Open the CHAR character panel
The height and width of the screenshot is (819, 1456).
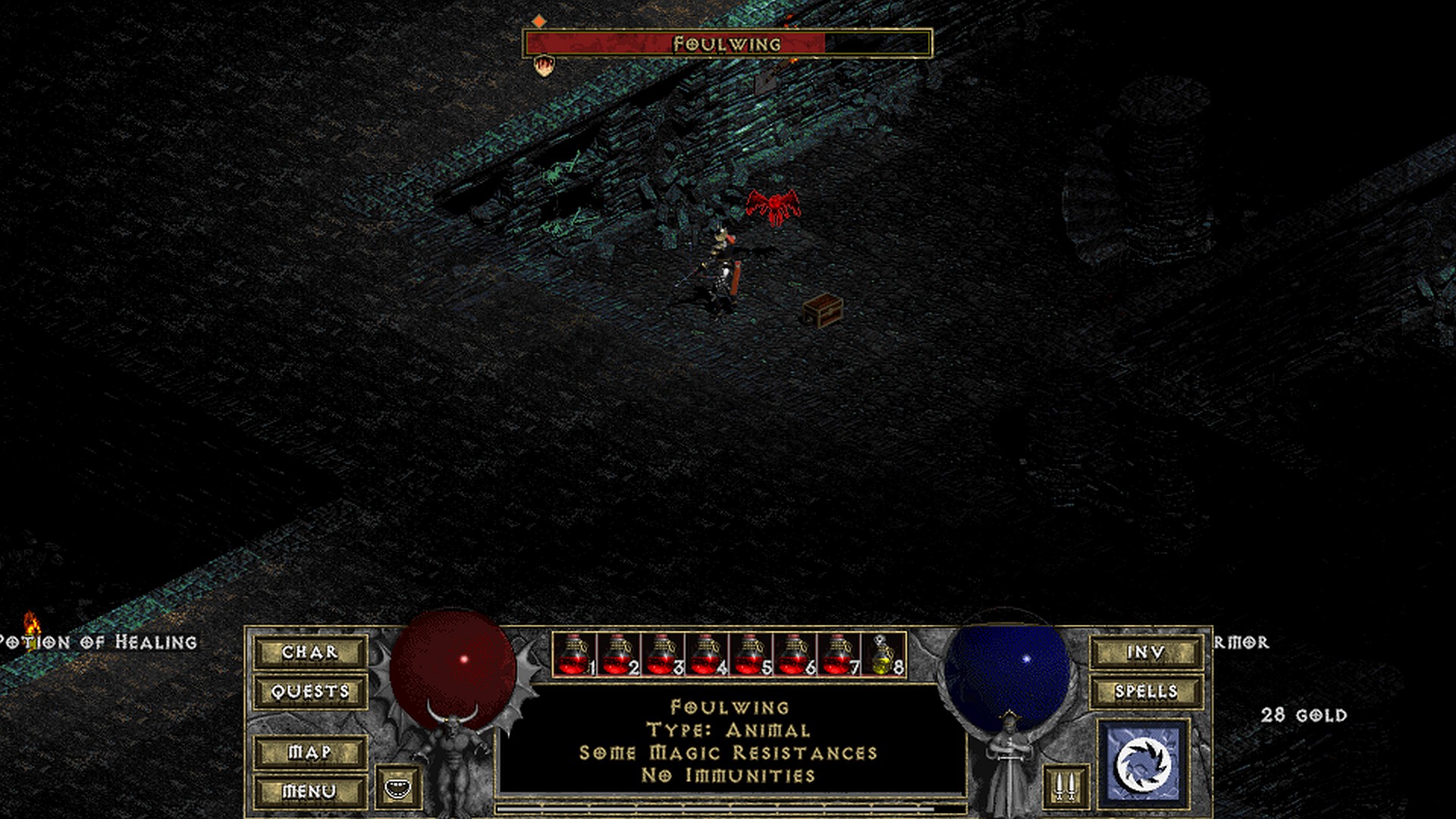click(x=310, y=652)
